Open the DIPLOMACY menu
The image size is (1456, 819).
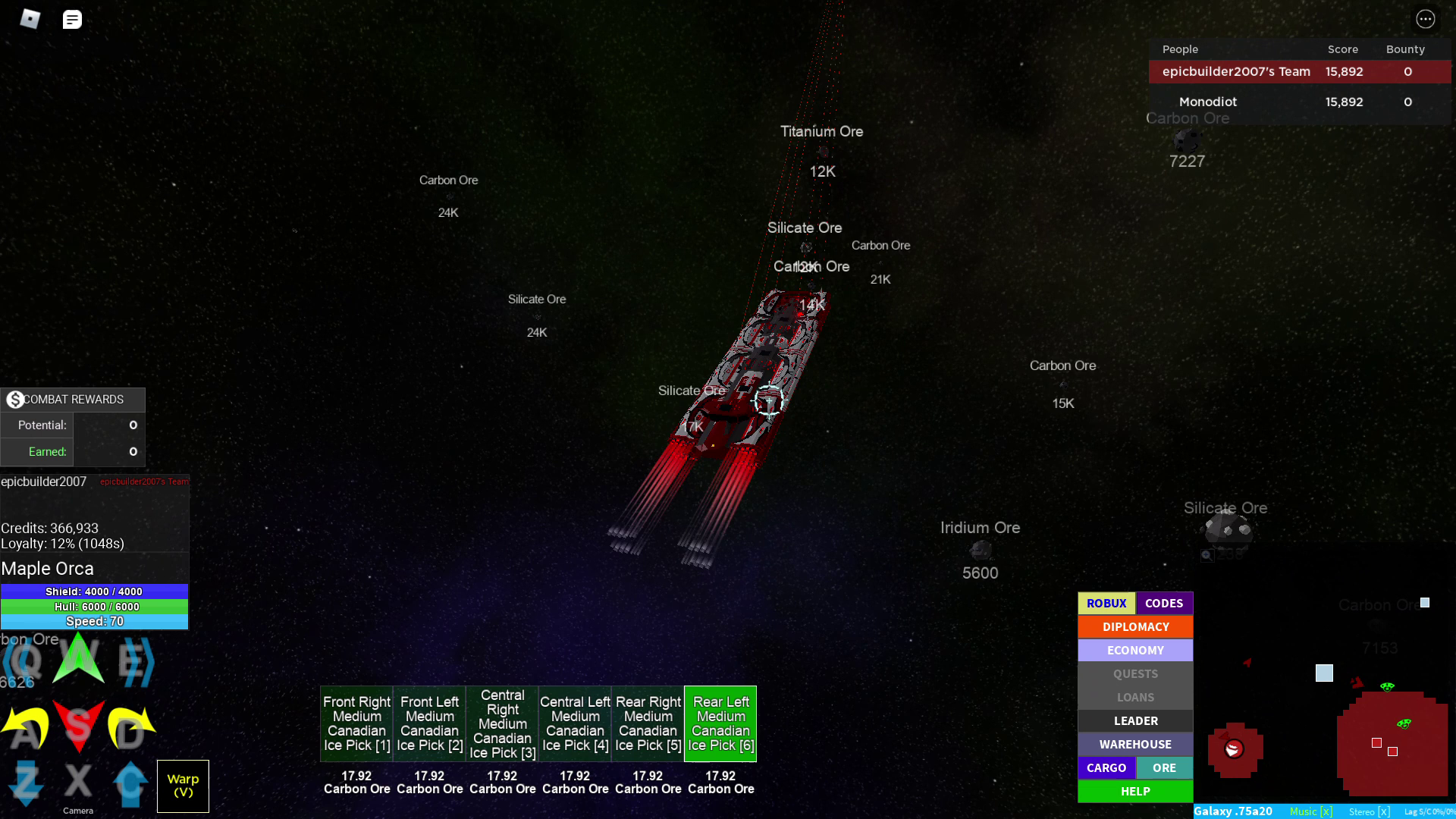1134,626
